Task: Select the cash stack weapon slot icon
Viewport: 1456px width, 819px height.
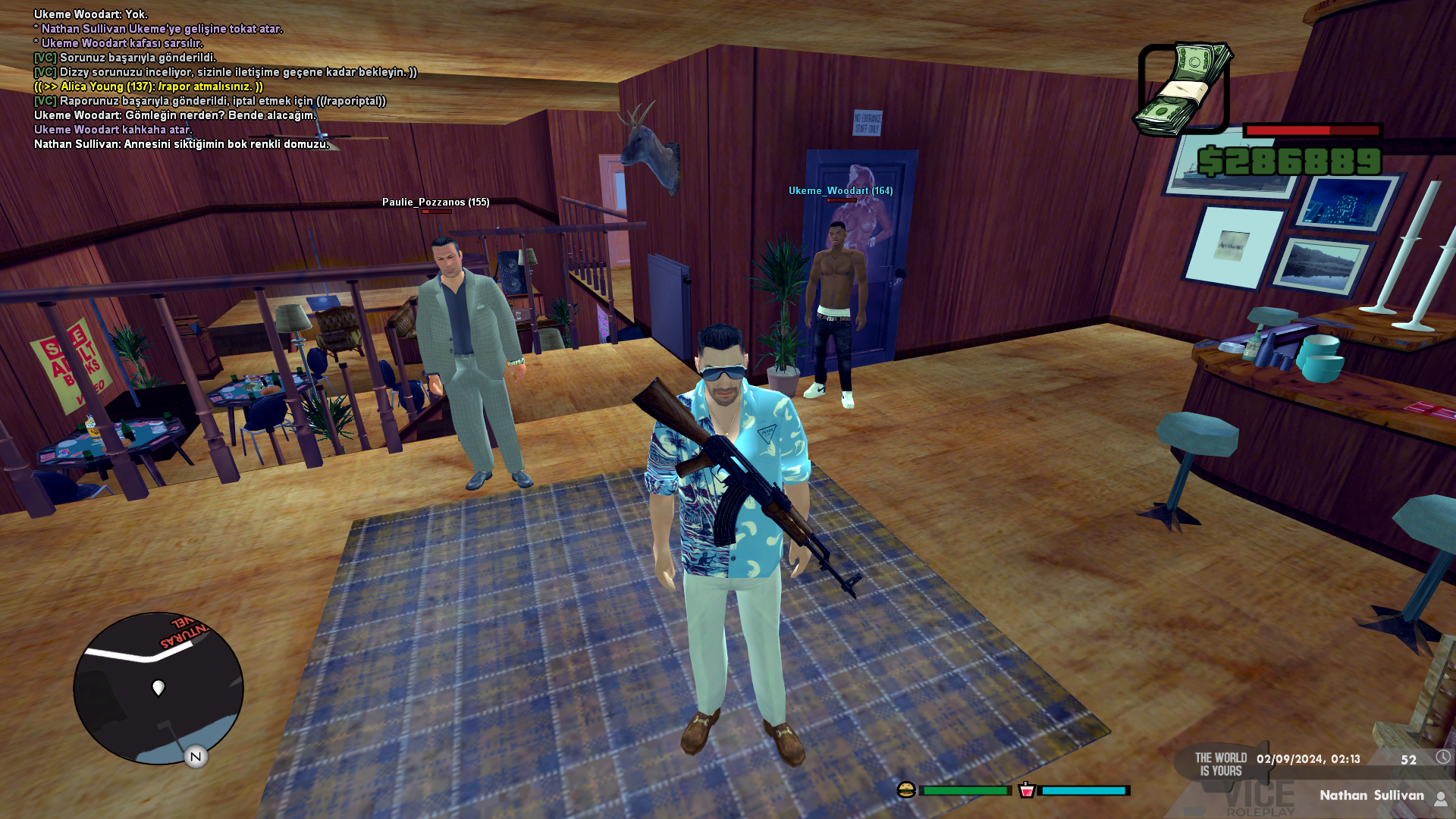Action: (x=1181, y=89)
